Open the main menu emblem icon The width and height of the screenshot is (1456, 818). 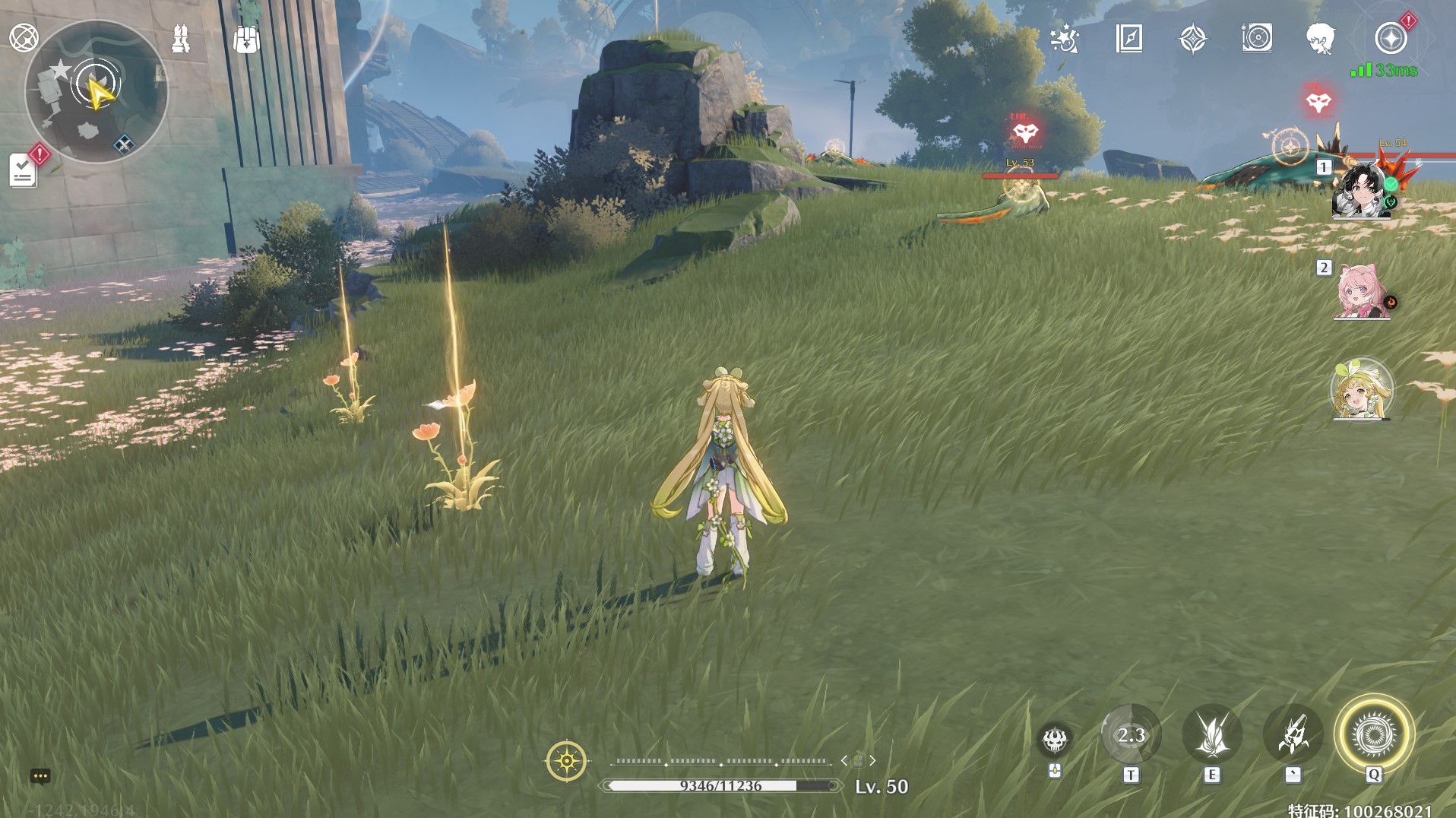click(x=24, y=37)
